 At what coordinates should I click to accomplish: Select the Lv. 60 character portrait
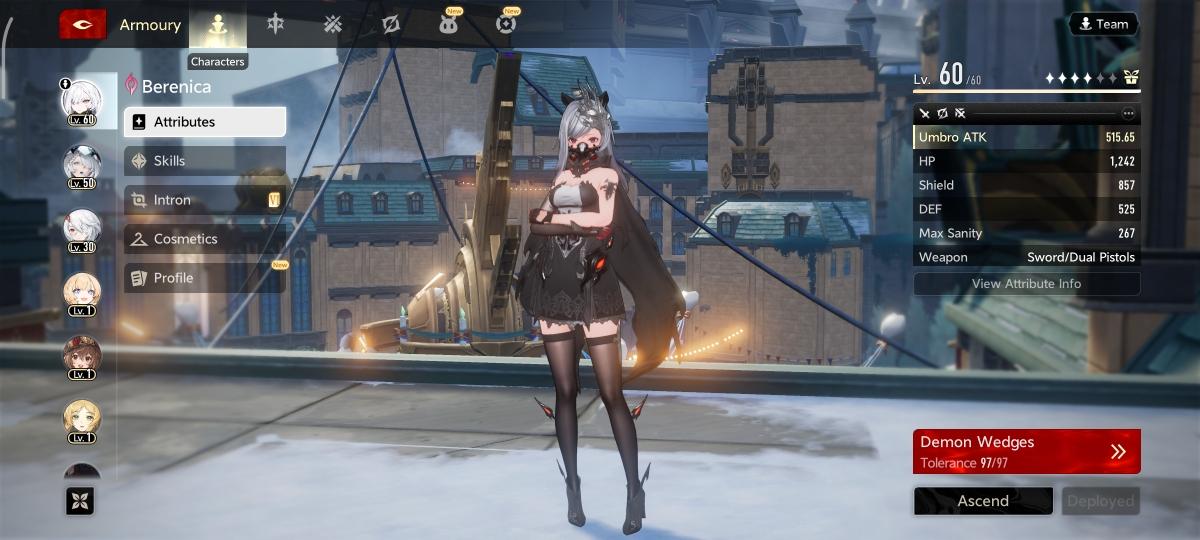point(82,101)
